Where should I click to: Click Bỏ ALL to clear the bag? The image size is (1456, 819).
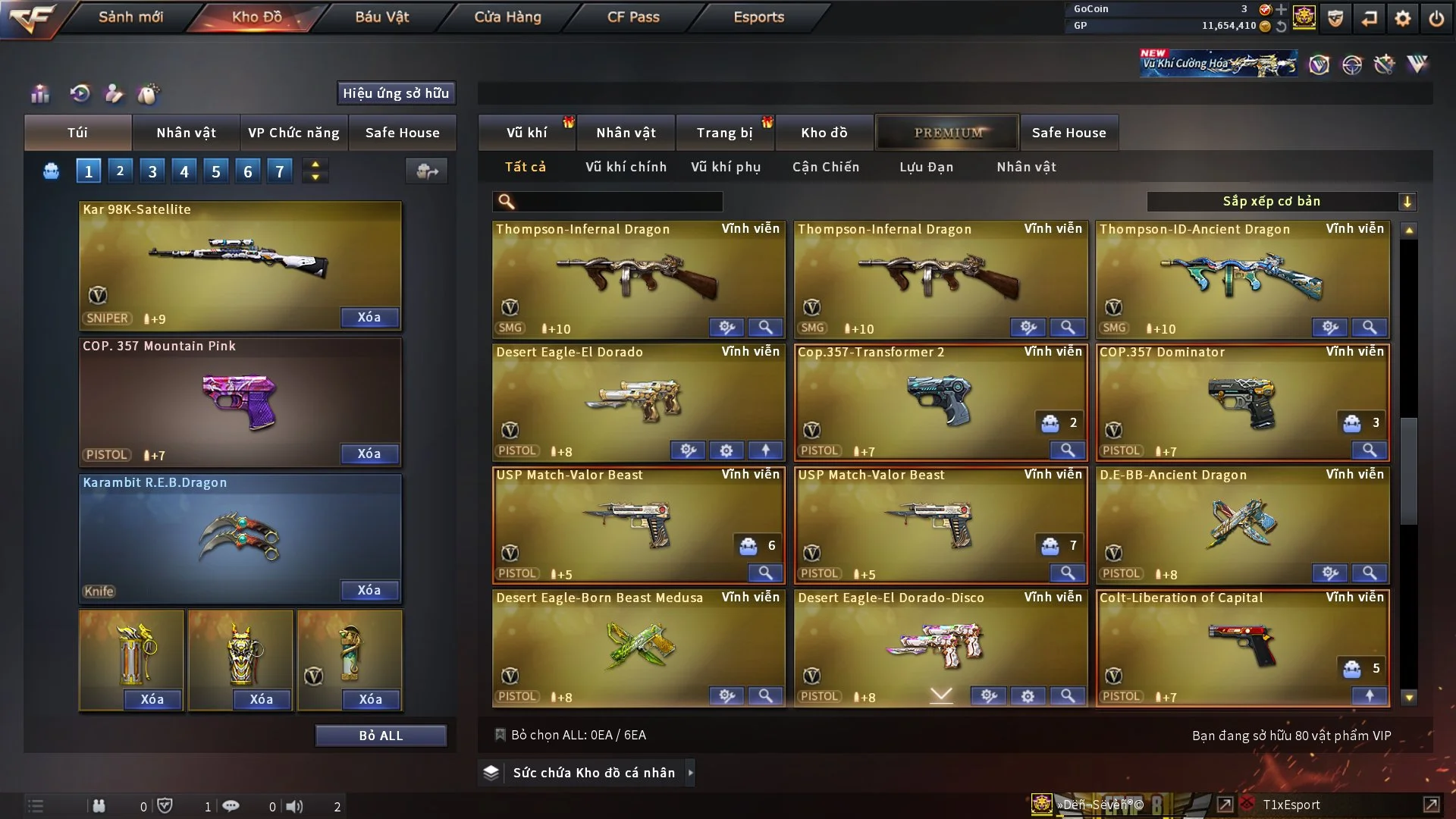pyautogui.click(x=381, y=736)
